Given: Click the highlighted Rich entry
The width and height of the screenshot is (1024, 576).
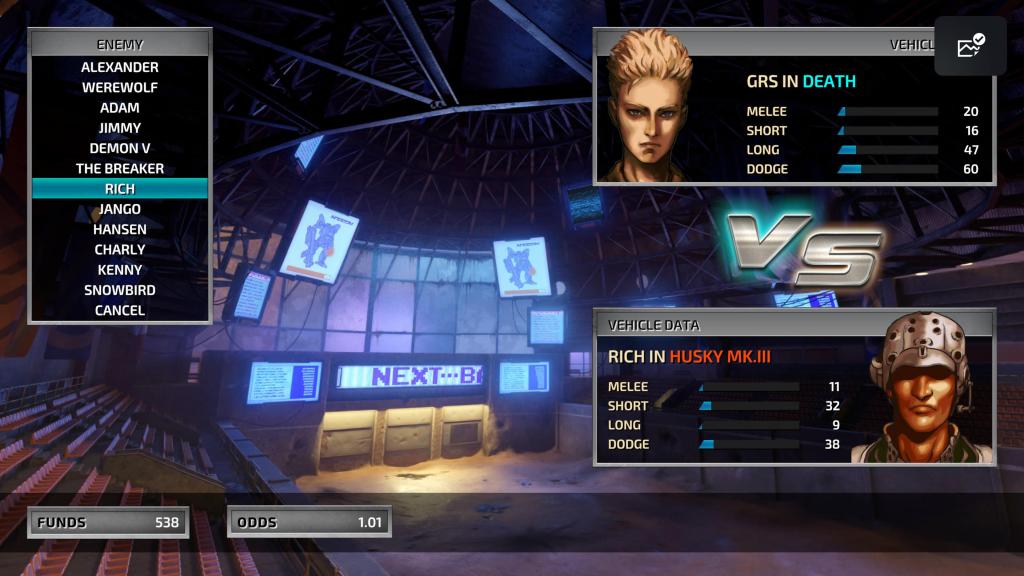Looking at the screenshot, I should point(120,189).
